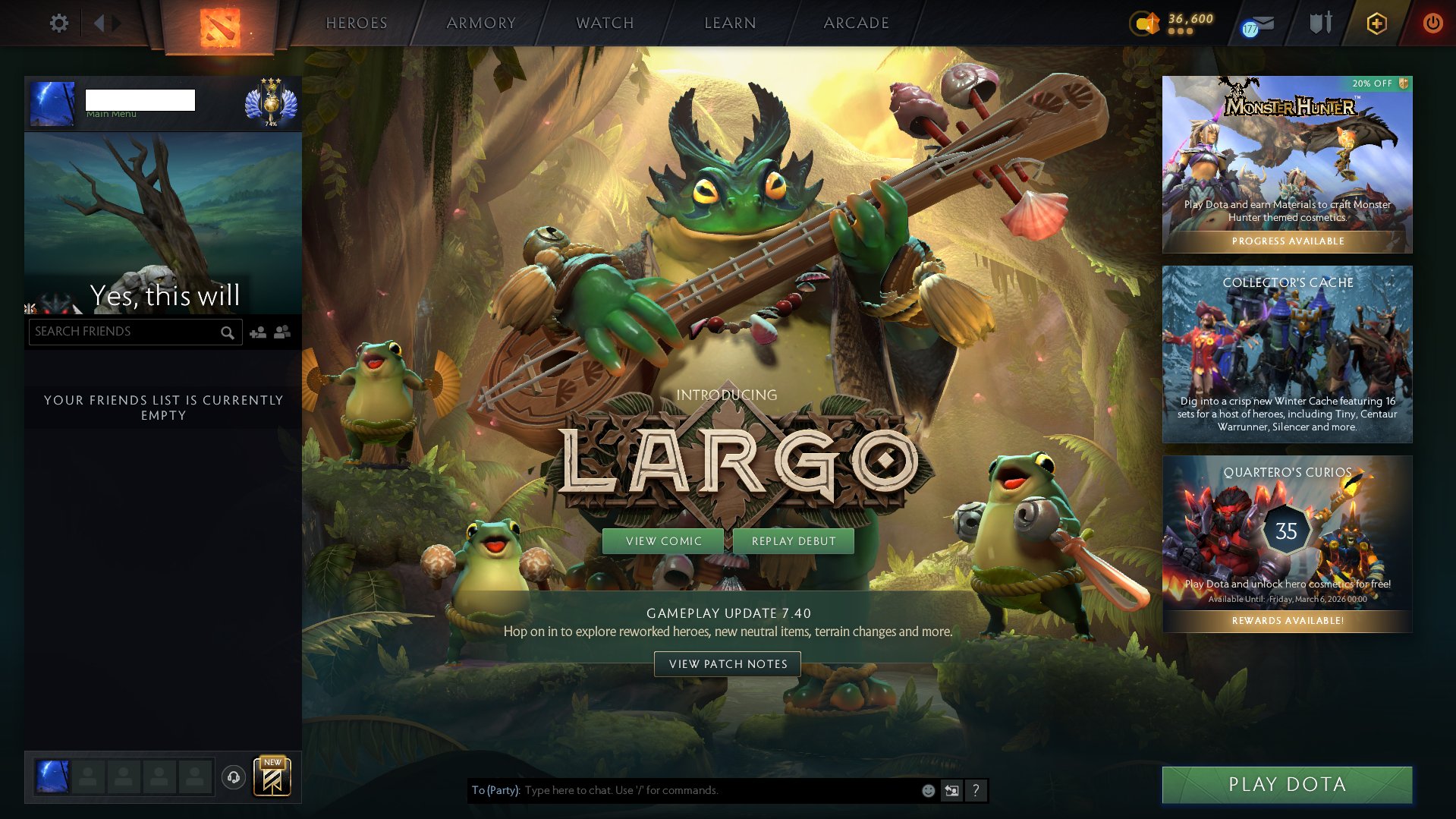Screen dimensions: 1456x819
Task: Open the Dota Plus hexagon icon
Action: [1376, 23]
